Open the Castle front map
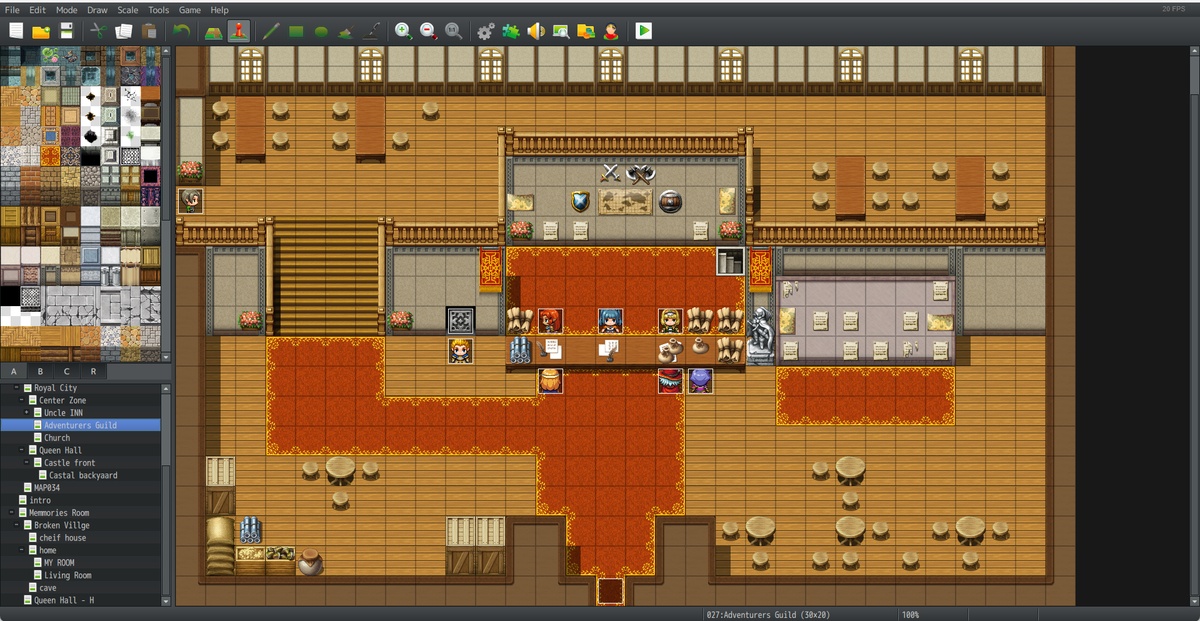The height and width of the screenshot is (621, 1200). pos(69,463)
